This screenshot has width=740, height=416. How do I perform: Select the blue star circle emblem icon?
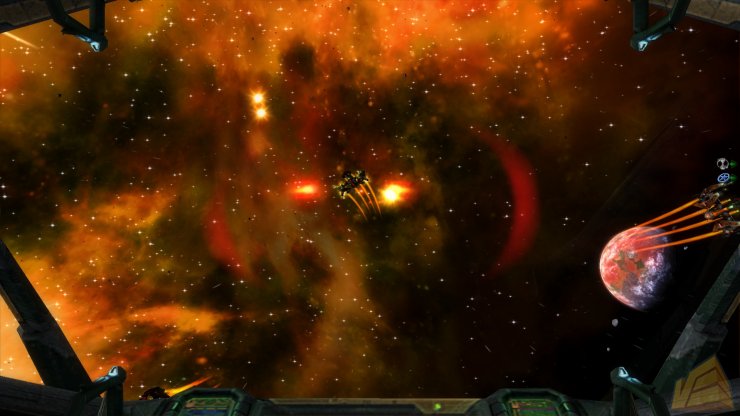[x=722, y=178]
